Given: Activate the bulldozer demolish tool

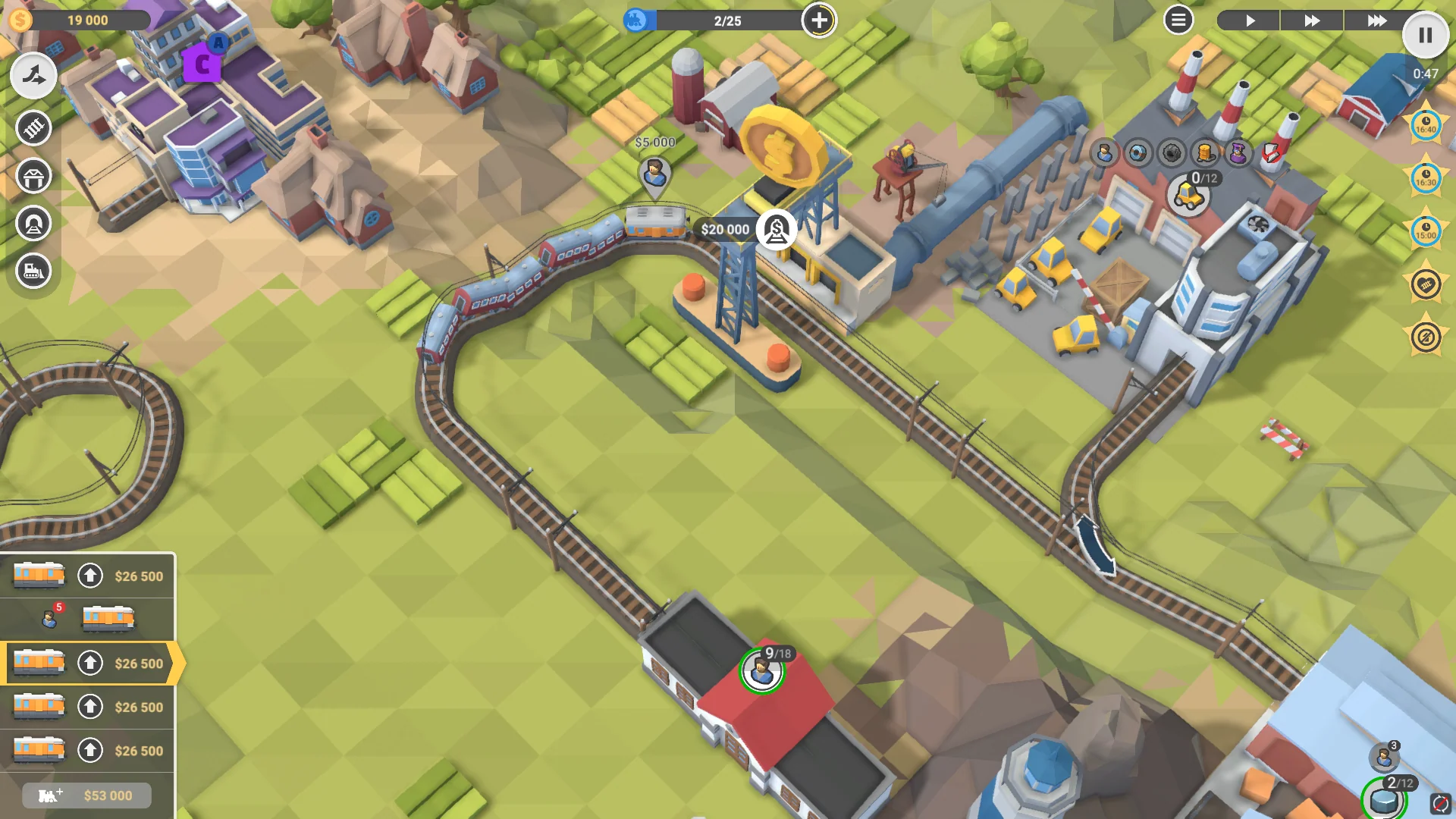Looking at the screenshot, I should point(33,271).
